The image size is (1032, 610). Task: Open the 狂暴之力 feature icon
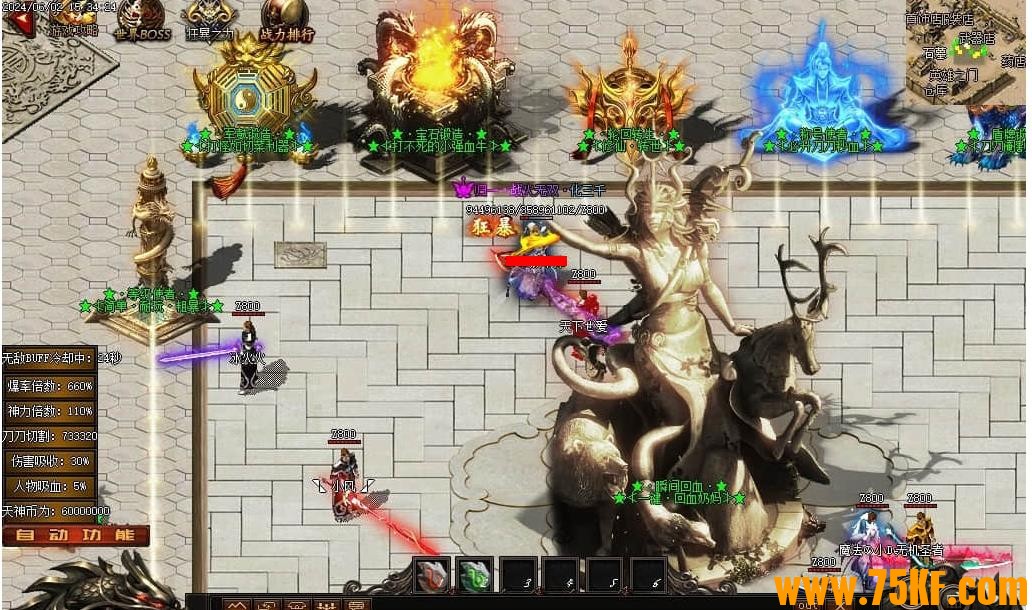tap(210, 20)
